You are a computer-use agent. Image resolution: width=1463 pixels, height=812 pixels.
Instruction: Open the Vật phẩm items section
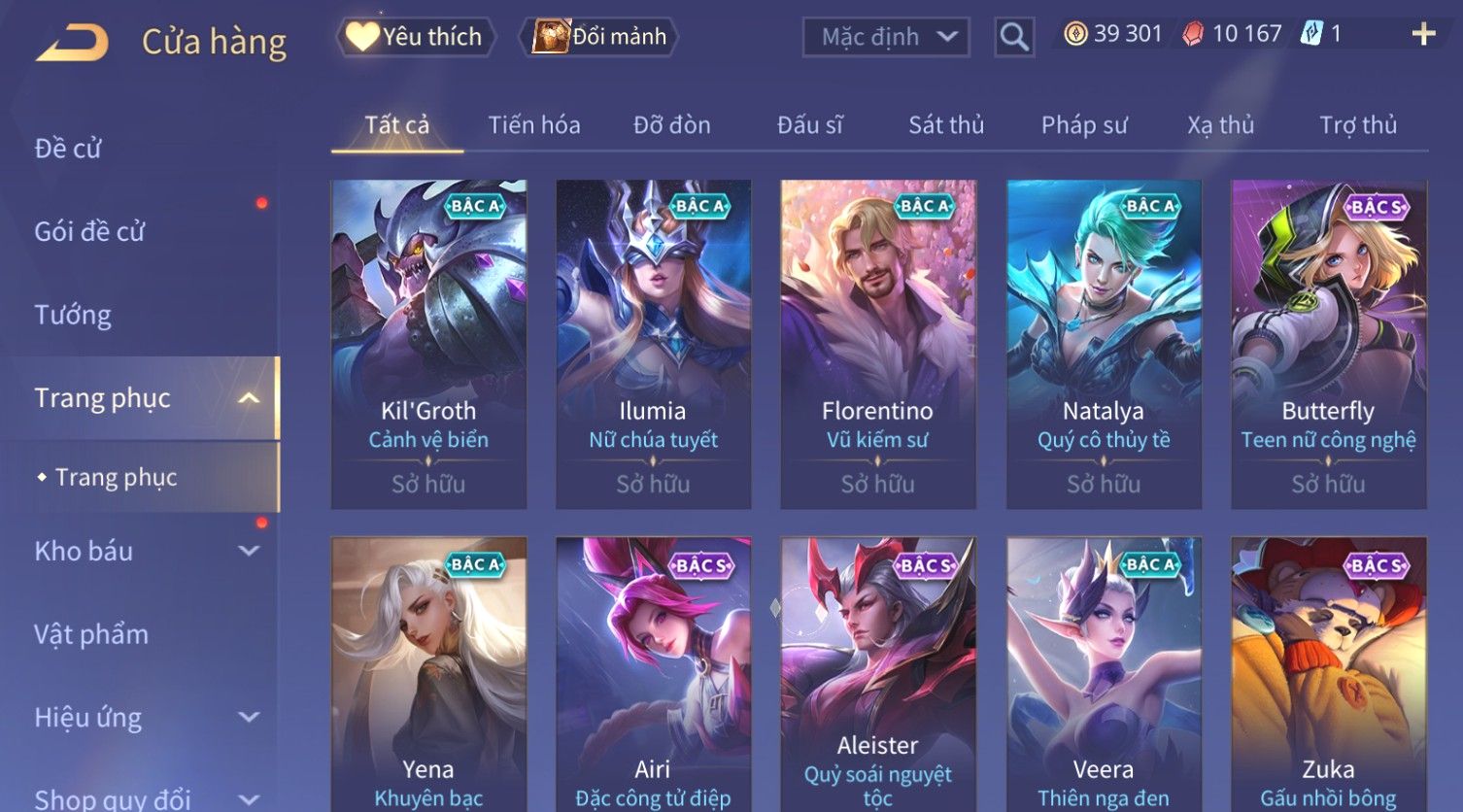91,634
